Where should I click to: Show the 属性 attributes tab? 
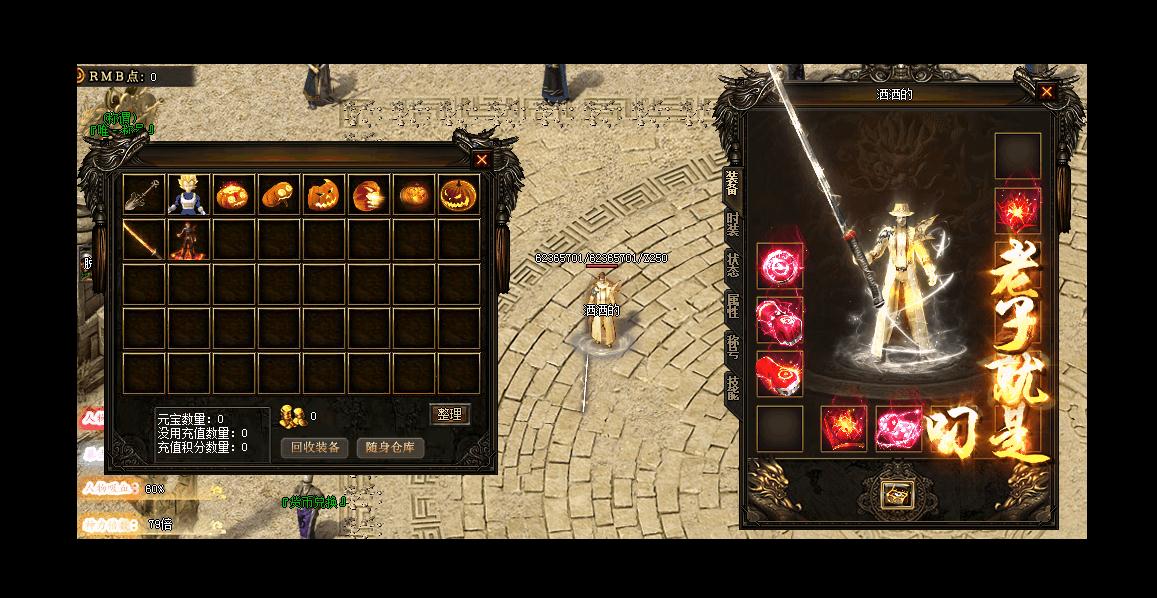coord(732,307)
